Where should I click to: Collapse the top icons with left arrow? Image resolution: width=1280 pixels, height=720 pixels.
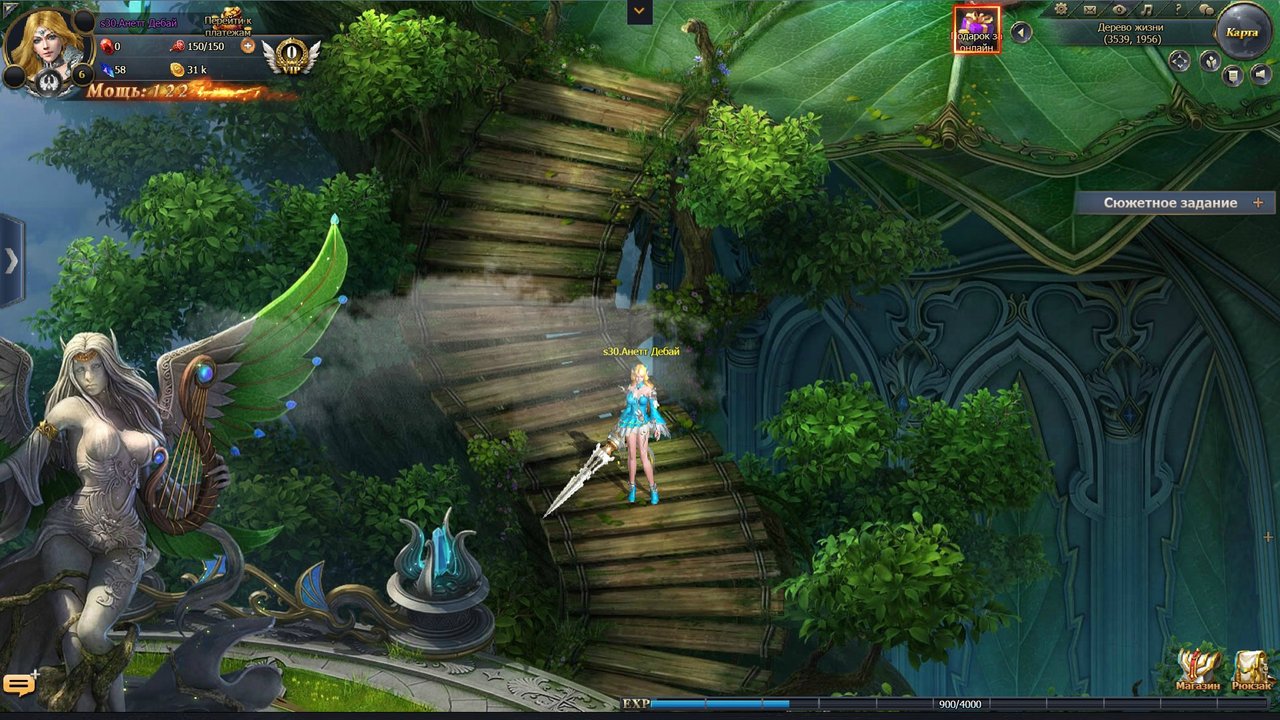pos(1020,32)
